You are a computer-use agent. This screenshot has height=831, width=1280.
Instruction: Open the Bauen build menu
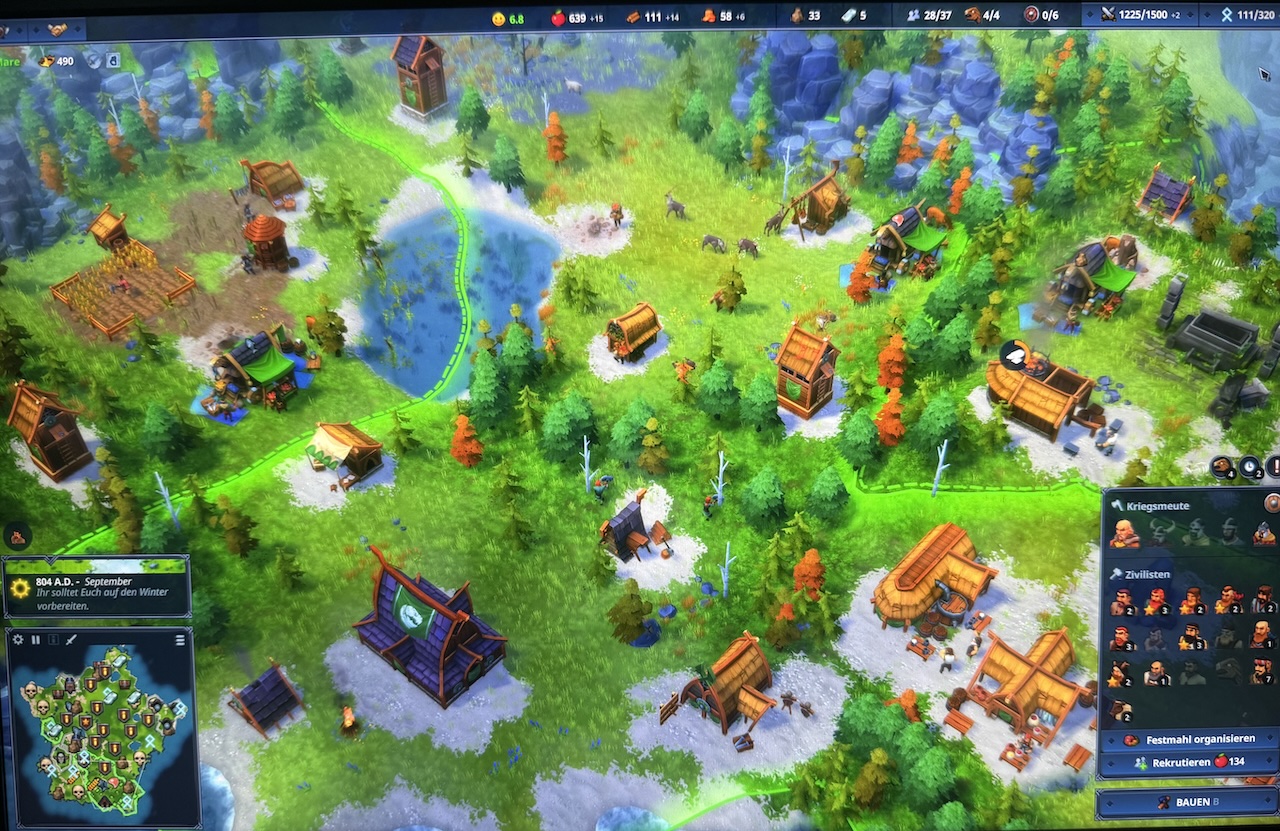1186,802
